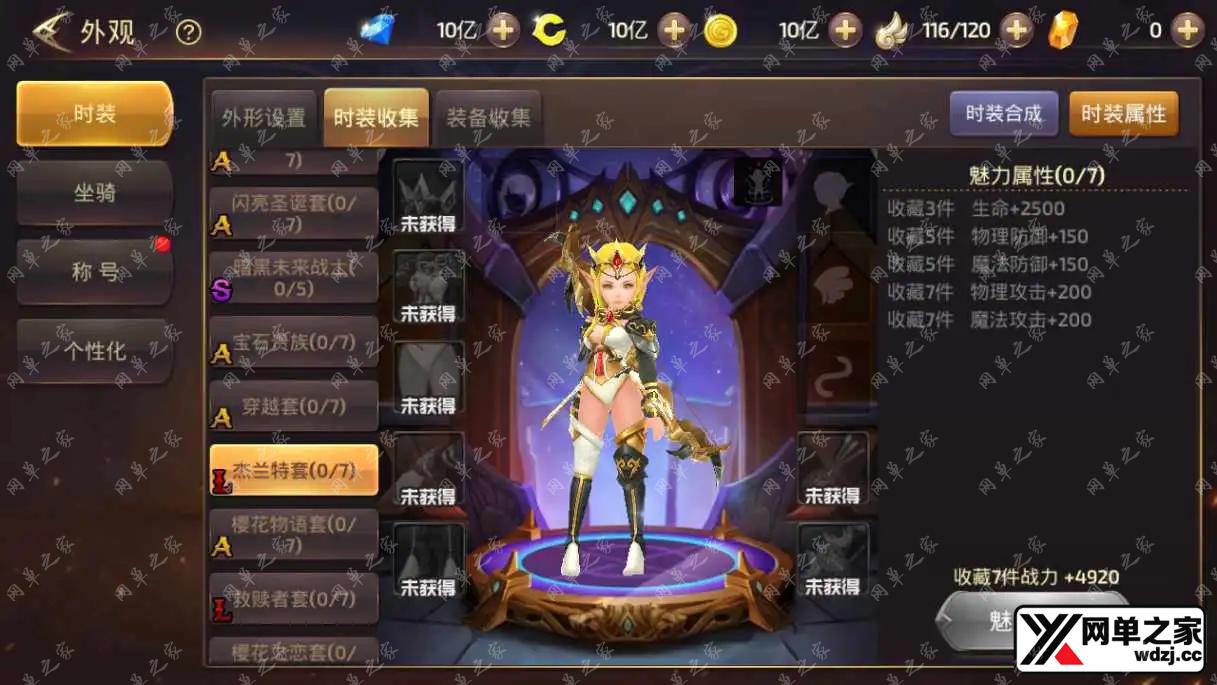
Task: Select the 杰兰特套 costume set
Action: coord(294,470)
